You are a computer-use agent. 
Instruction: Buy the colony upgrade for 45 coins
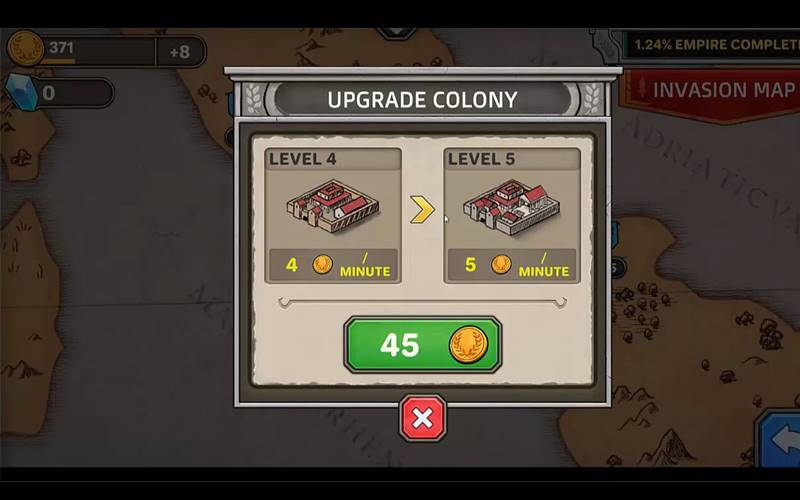coord(422,344)
